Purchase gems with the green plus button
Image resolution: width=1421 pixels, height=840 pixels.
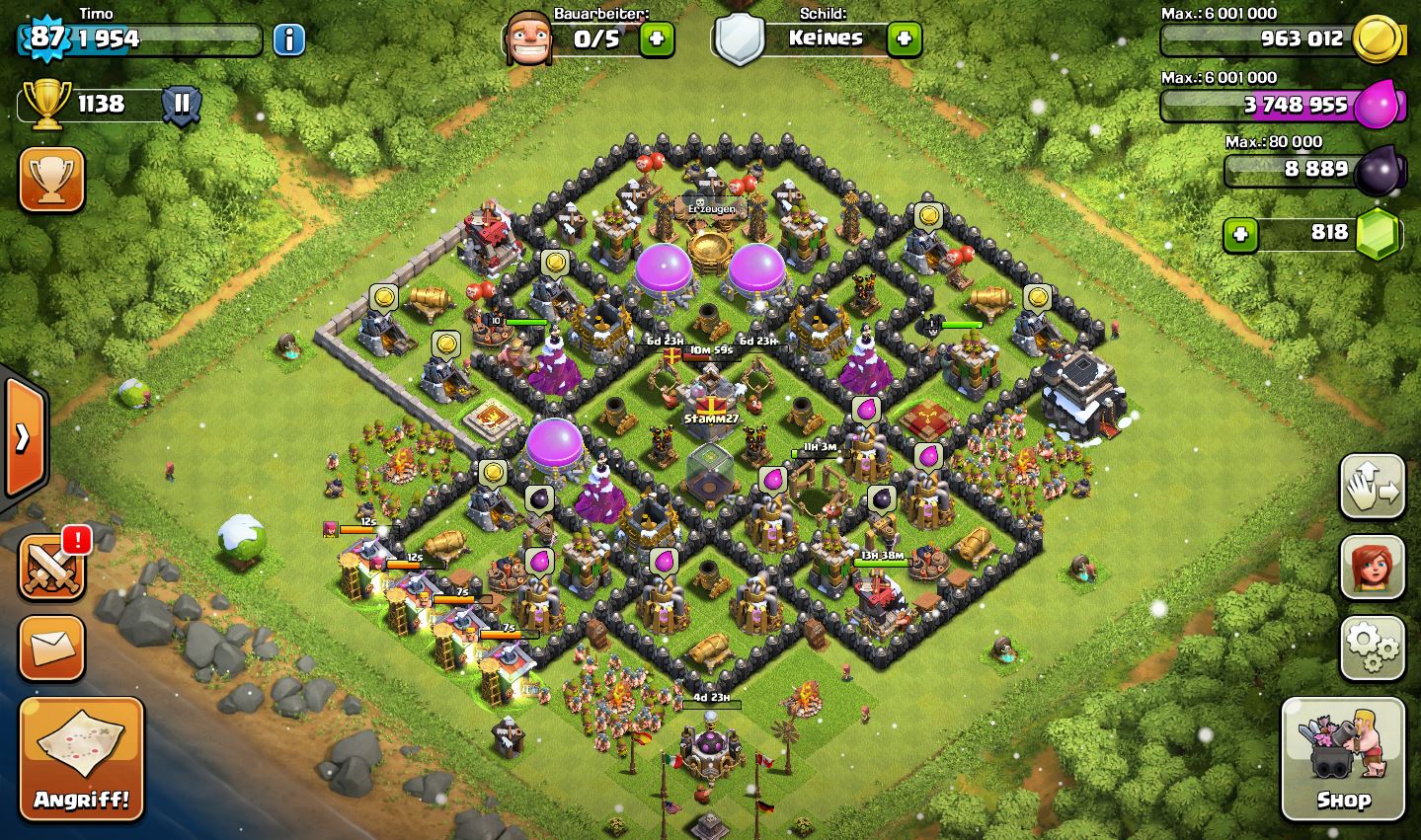pyautogui.click(x=1241, y=234)
